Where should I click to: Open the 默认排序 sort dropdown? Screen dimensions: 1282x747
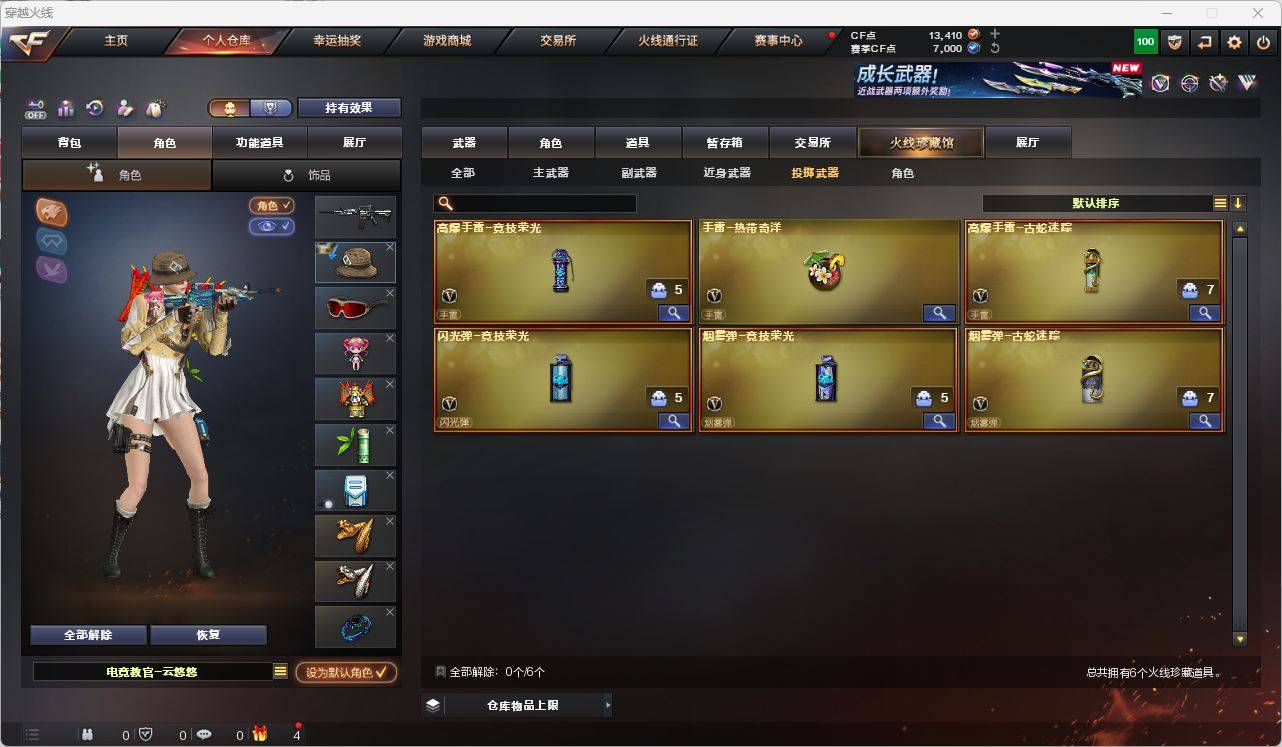click(1094, 203)
